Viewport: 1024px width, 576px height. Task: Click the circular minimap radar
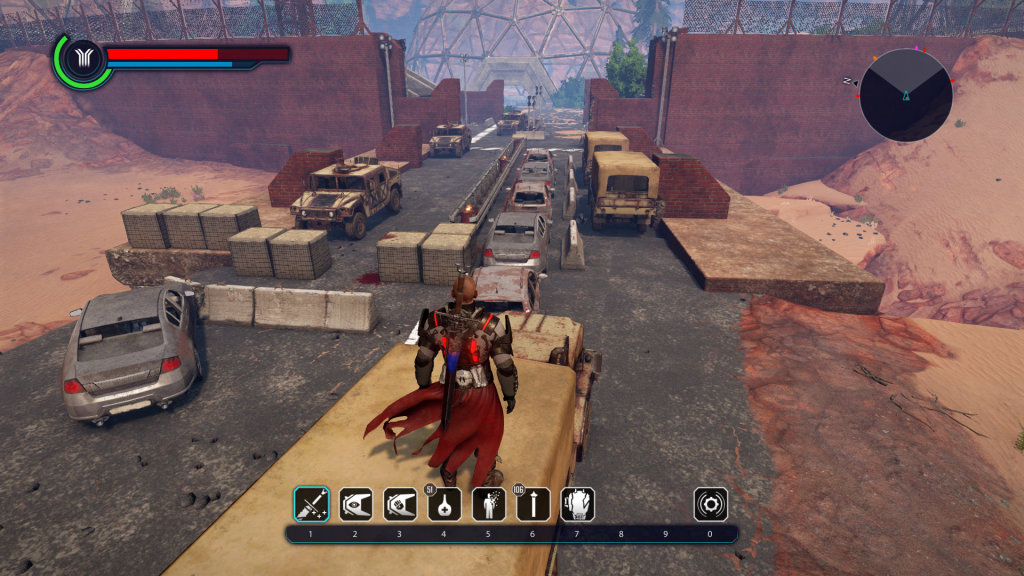[x=905, y=94]
